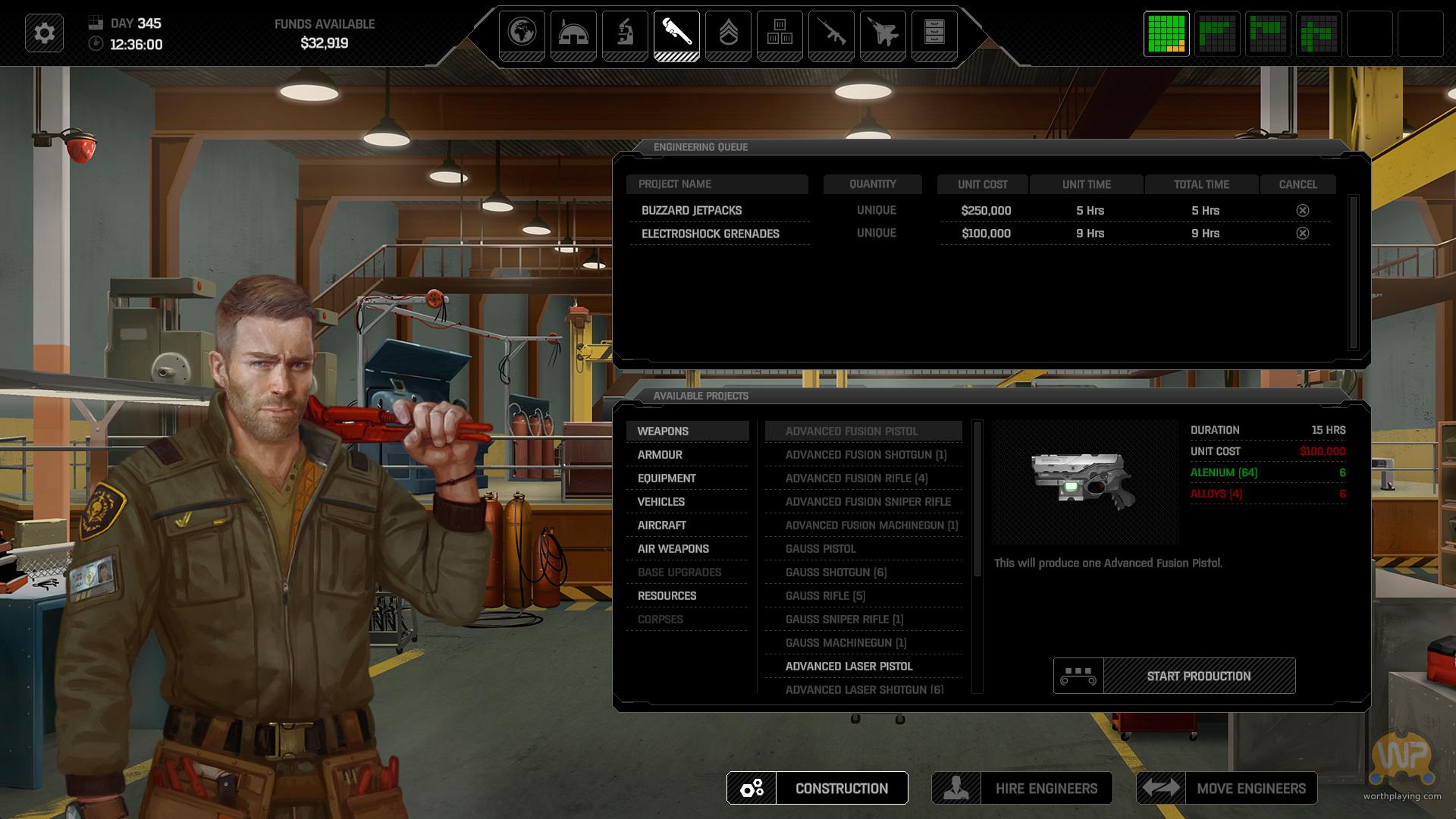View the jet aircraft screen
This screenshot has height=819, width=1456.
pyautogui.click(x=883, y=33)
